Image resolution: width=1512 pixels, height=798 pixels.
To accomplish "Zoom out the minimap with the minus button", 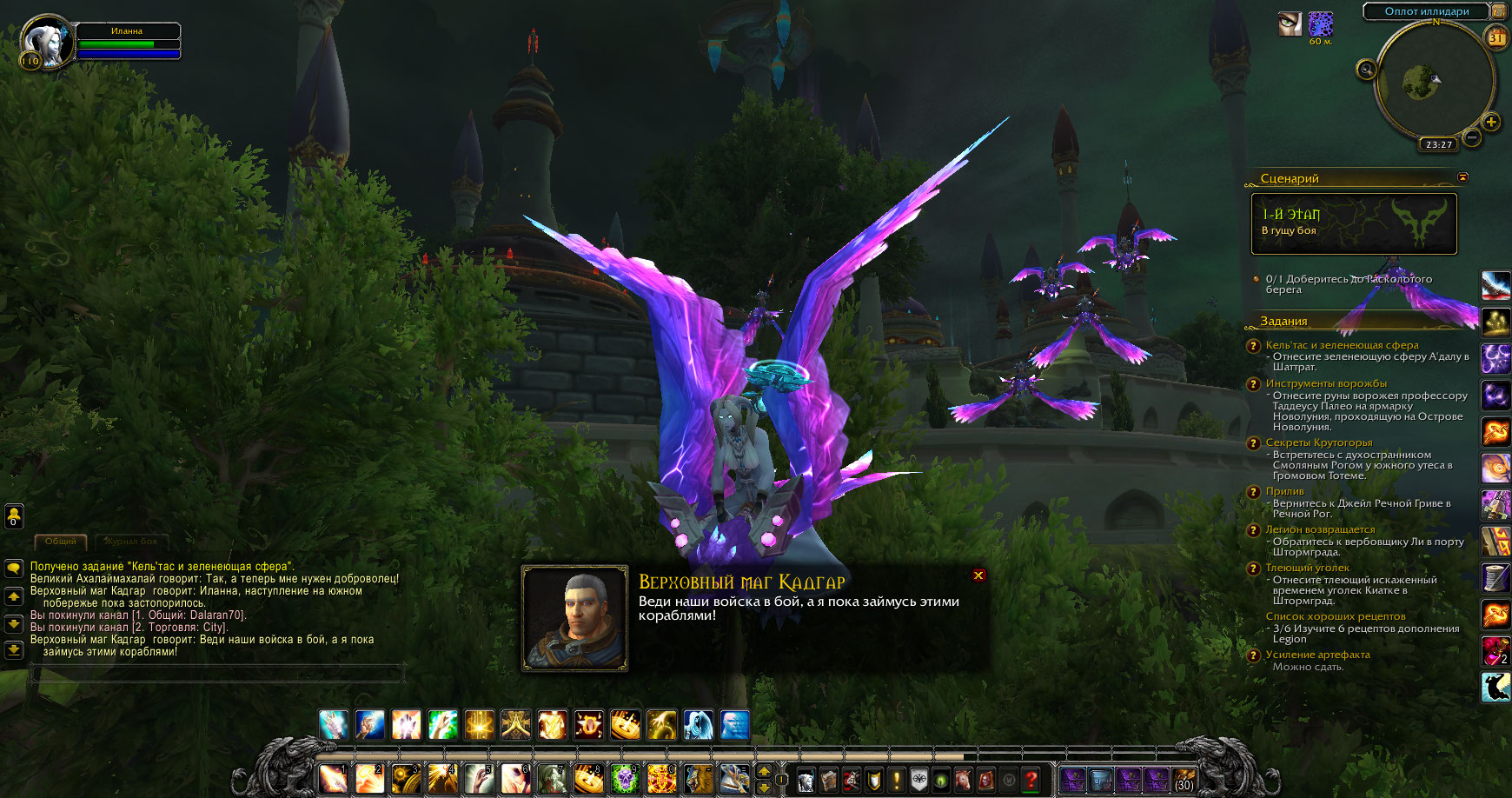I will coord(1472,136).
